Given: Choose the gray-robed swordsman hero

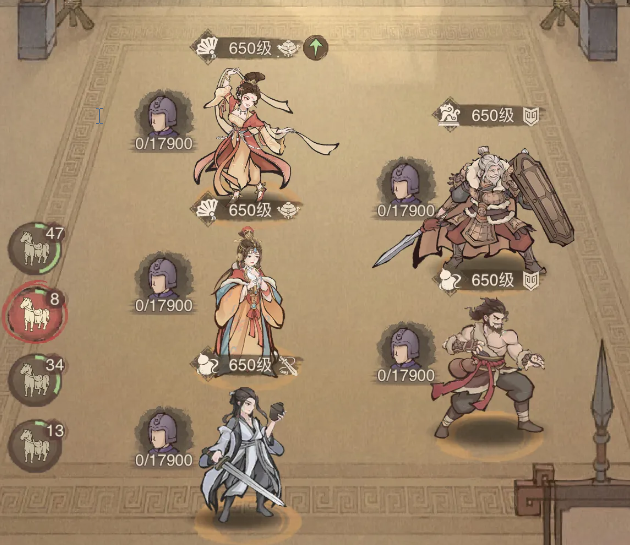Looking at the screenshot, I should (245, 455).
